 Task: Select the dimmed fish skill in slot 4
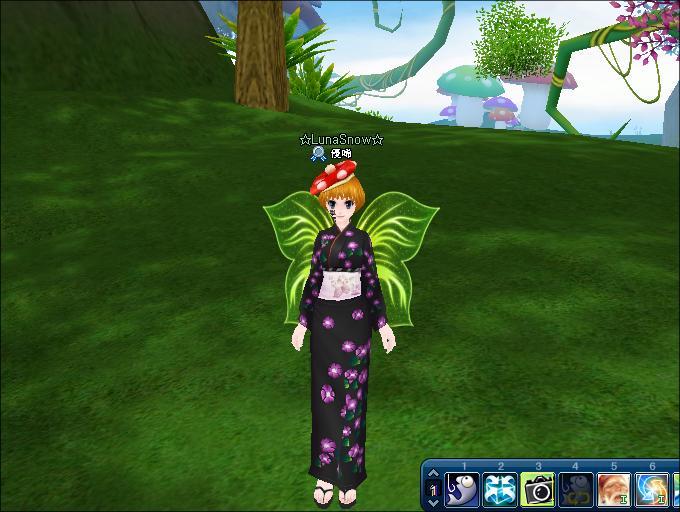pyautogui.click(x=576, y=490)
